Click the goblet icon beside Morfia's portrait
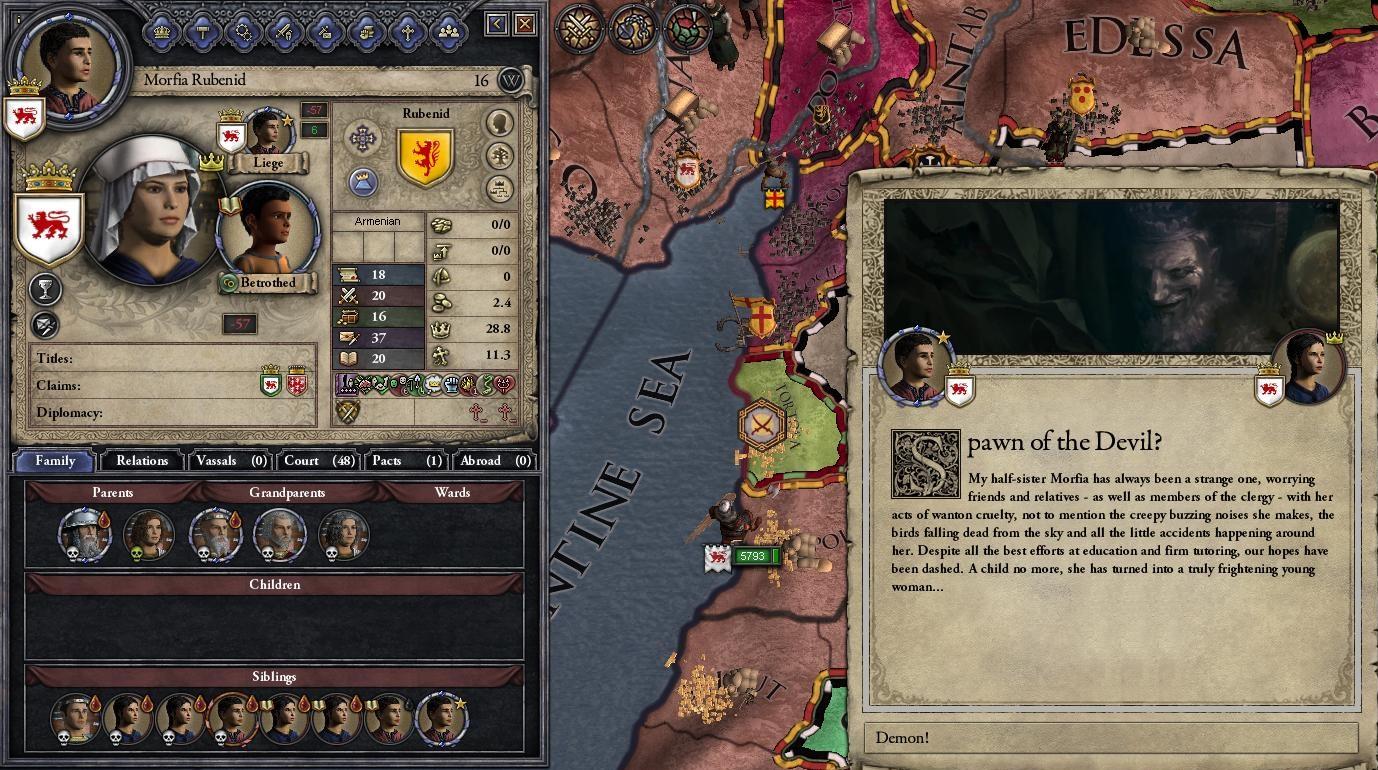Screen dimensions: 1378x770 click(45, 290)
